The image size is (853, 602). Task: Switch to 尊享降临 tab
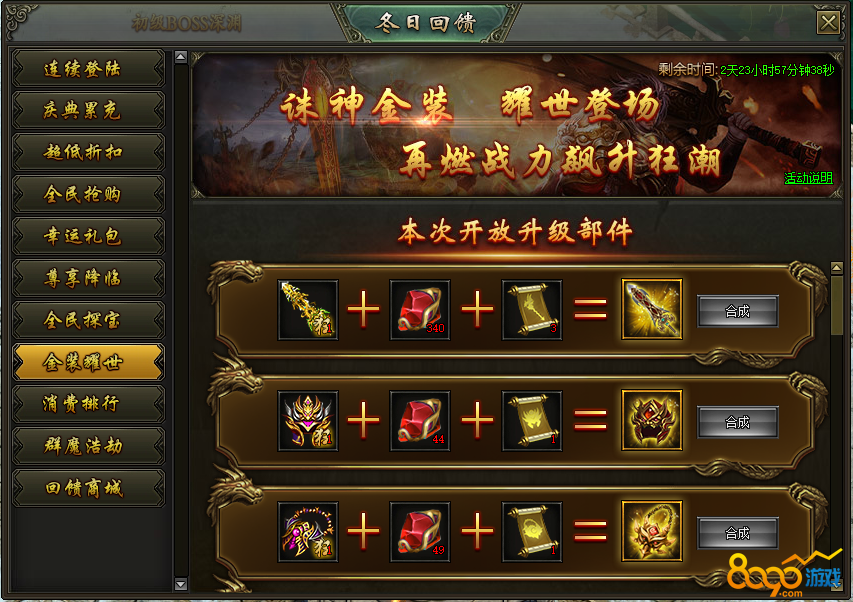click(87, 278)
